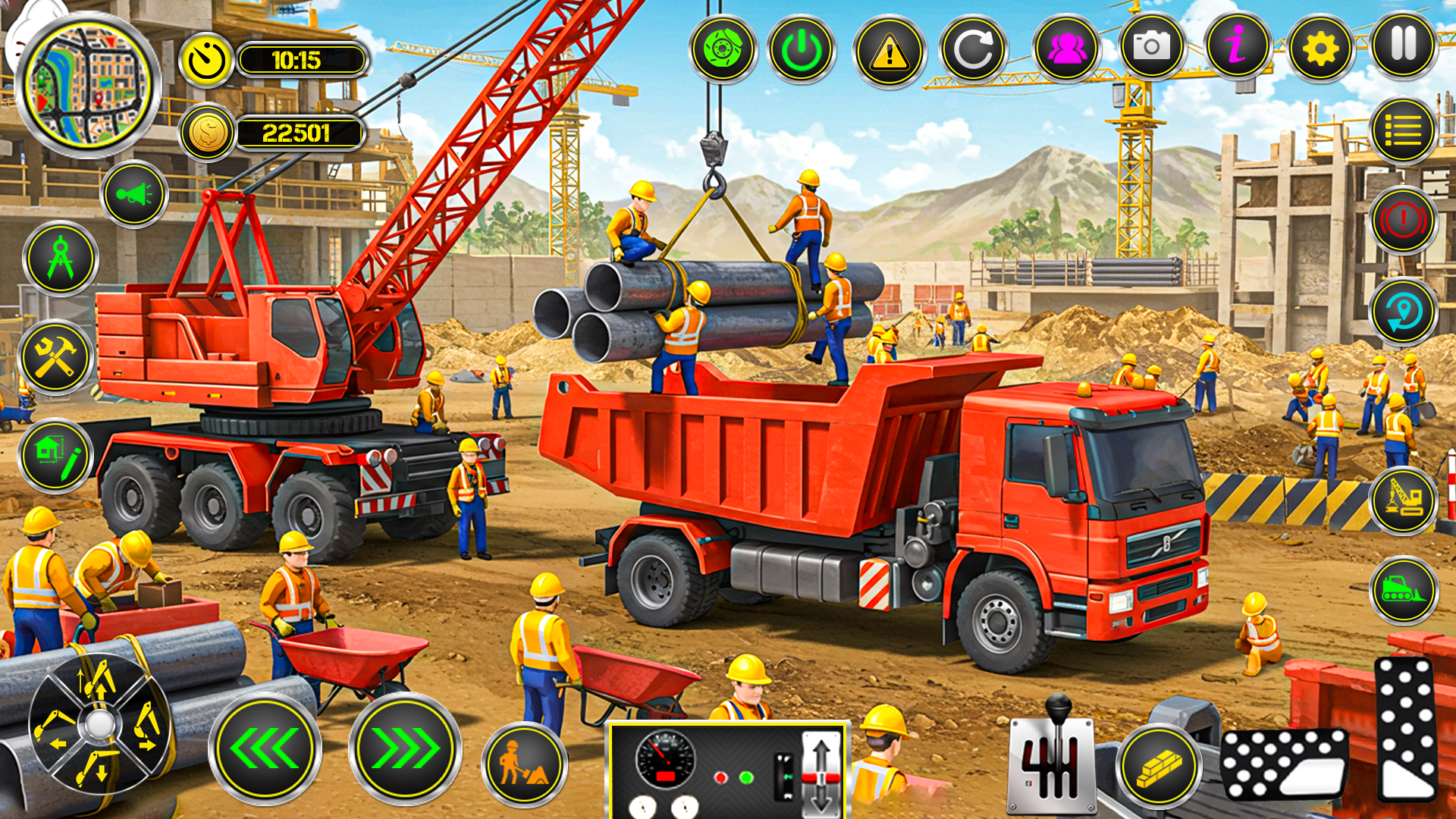This screenshot has height=819, width=1456.
Task: Open the crane mode icon on right side
Action: point(1401,502)
